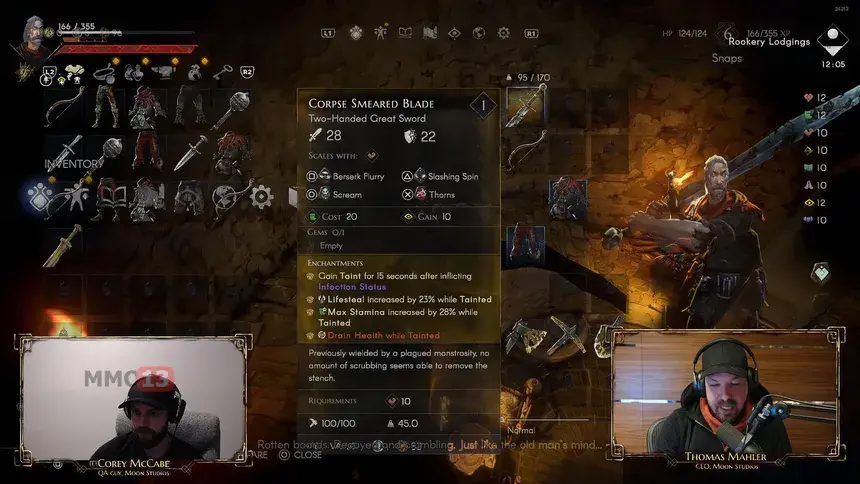Select the equipped Corpse Smeared Blade slot
Screen dimensions: 860x484
pyautogui.click(x=525, y=108)
